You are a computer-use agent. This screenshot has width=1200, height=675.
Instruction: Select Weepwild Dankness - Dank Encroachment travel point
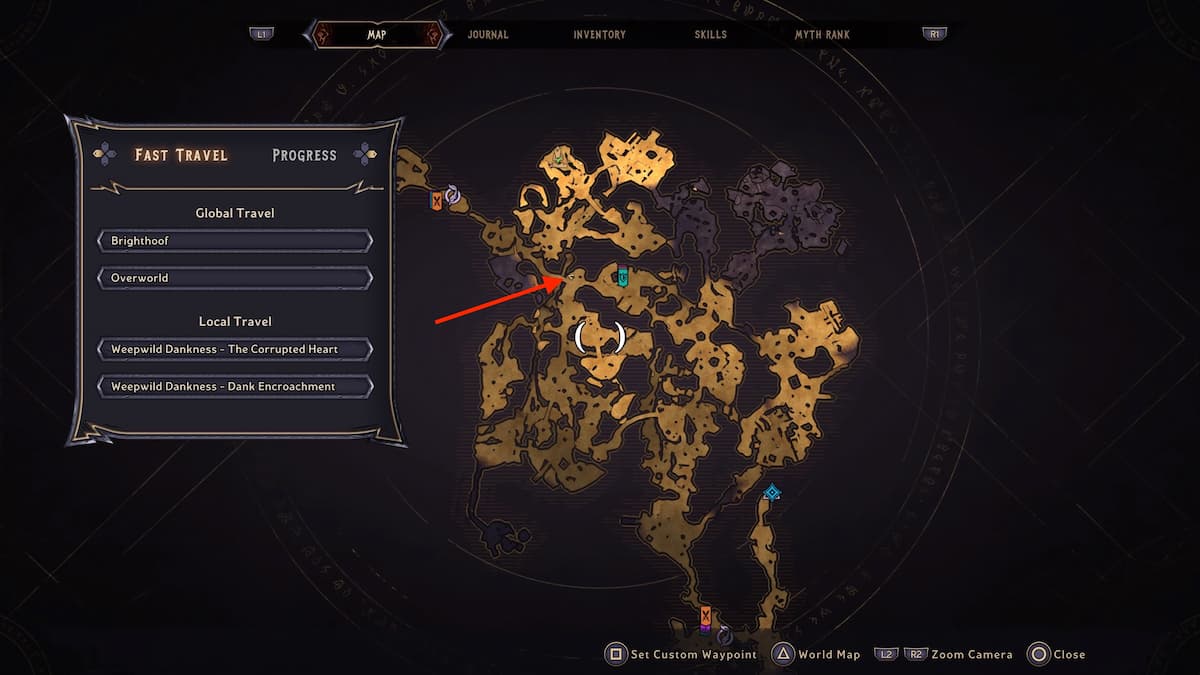pos(235,386)
